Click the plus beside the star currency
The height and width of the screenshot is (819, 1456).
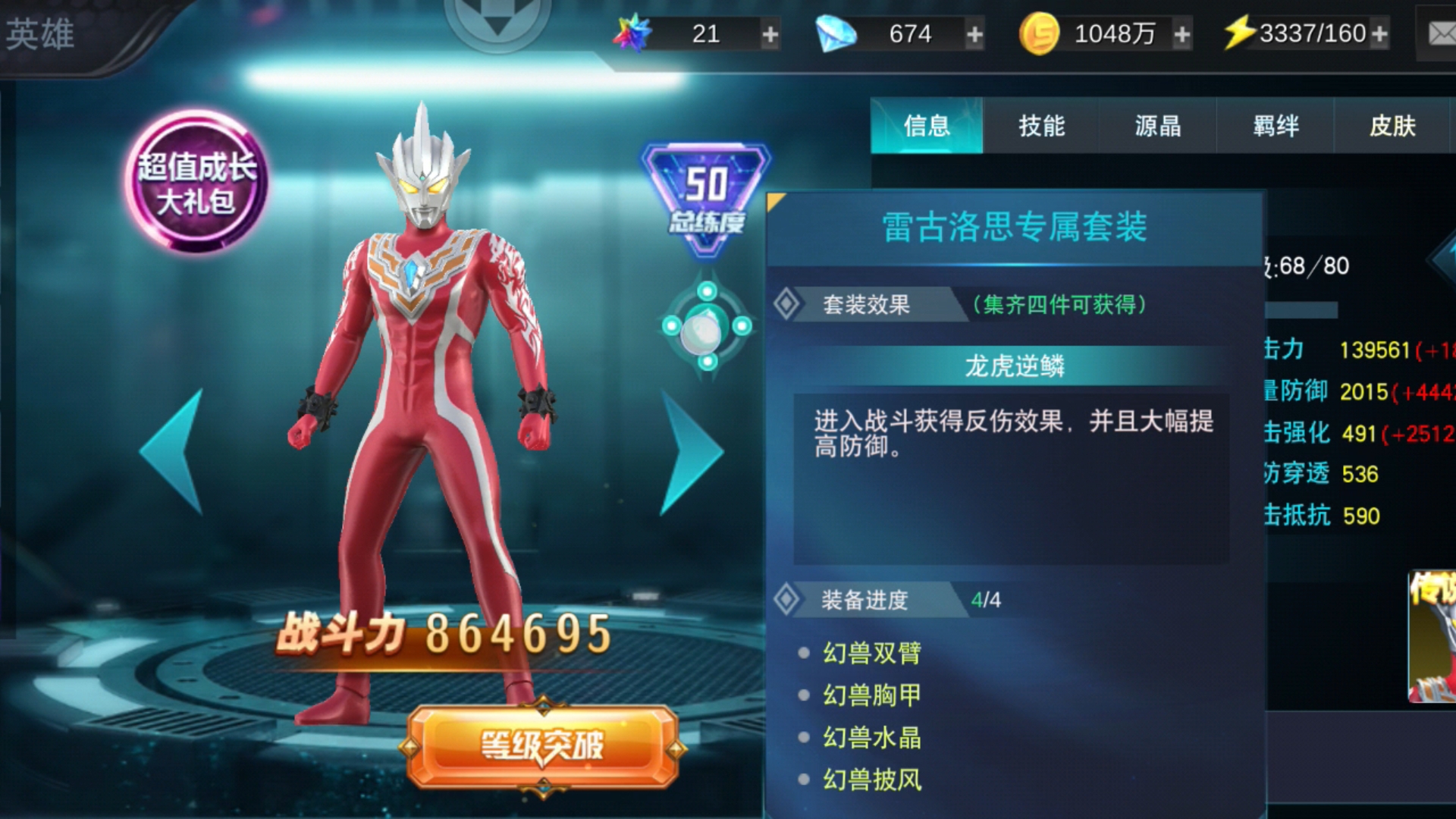pos(771,33)
